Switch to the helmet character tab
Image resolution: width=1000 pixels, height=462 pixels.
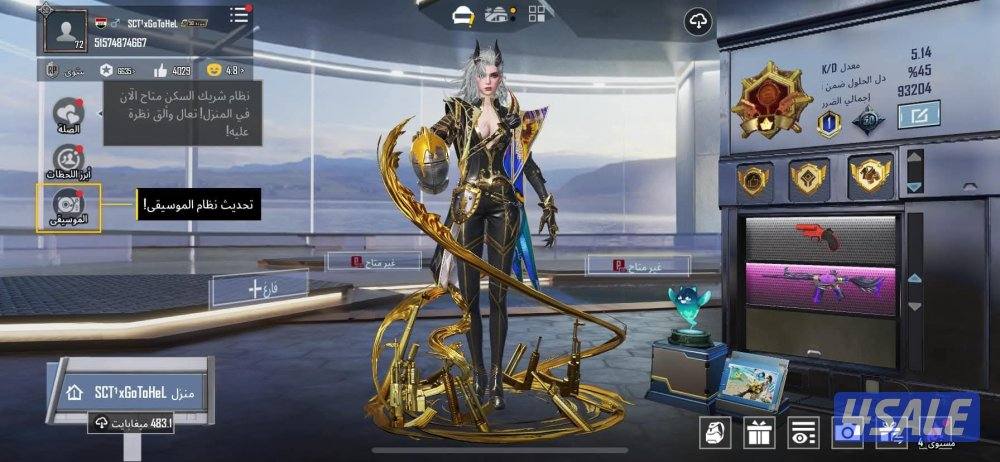[x=463, y=14]
